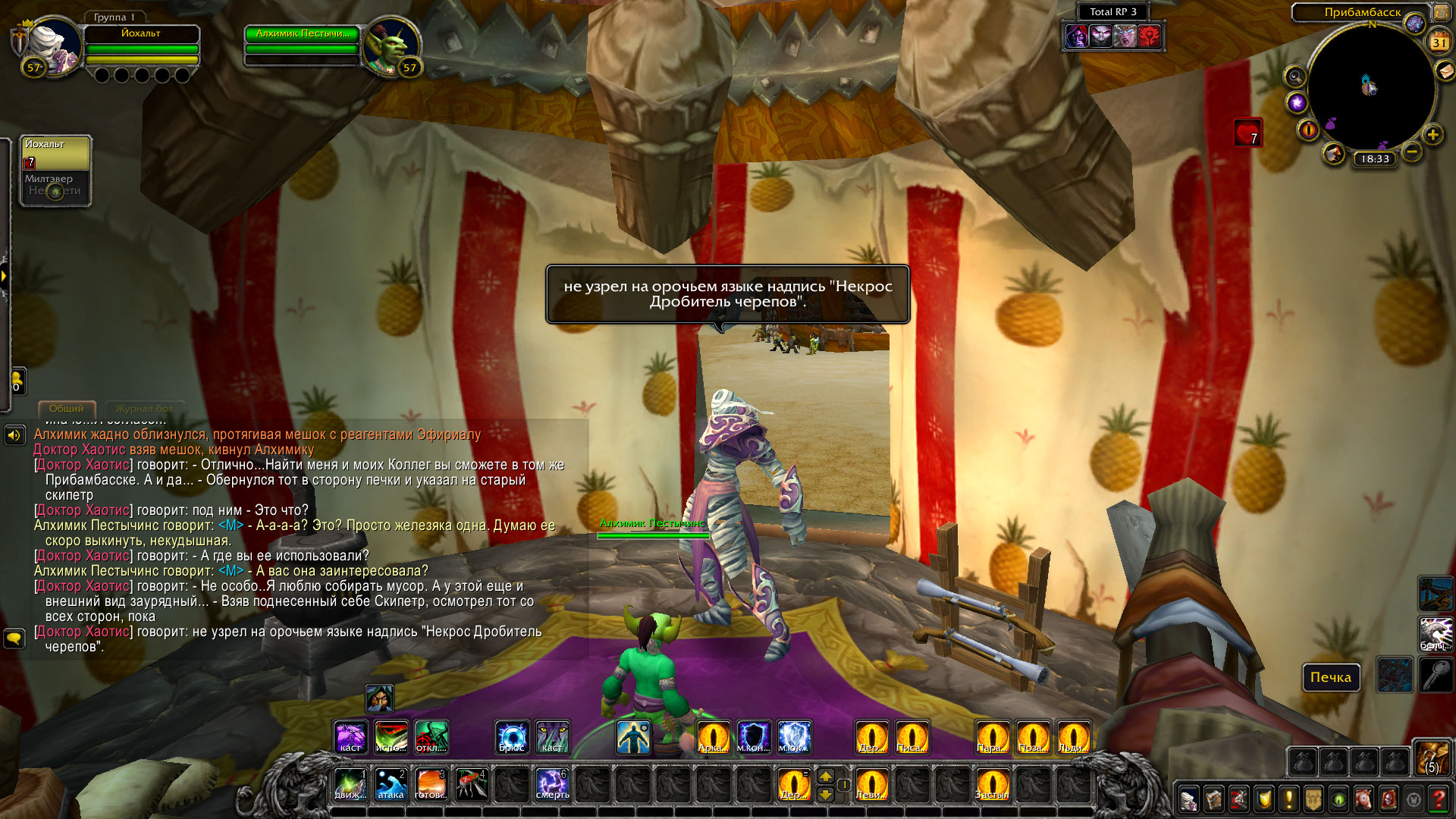
Task: Zoom out the minimap with minus button
Action: pos(1411,152)
